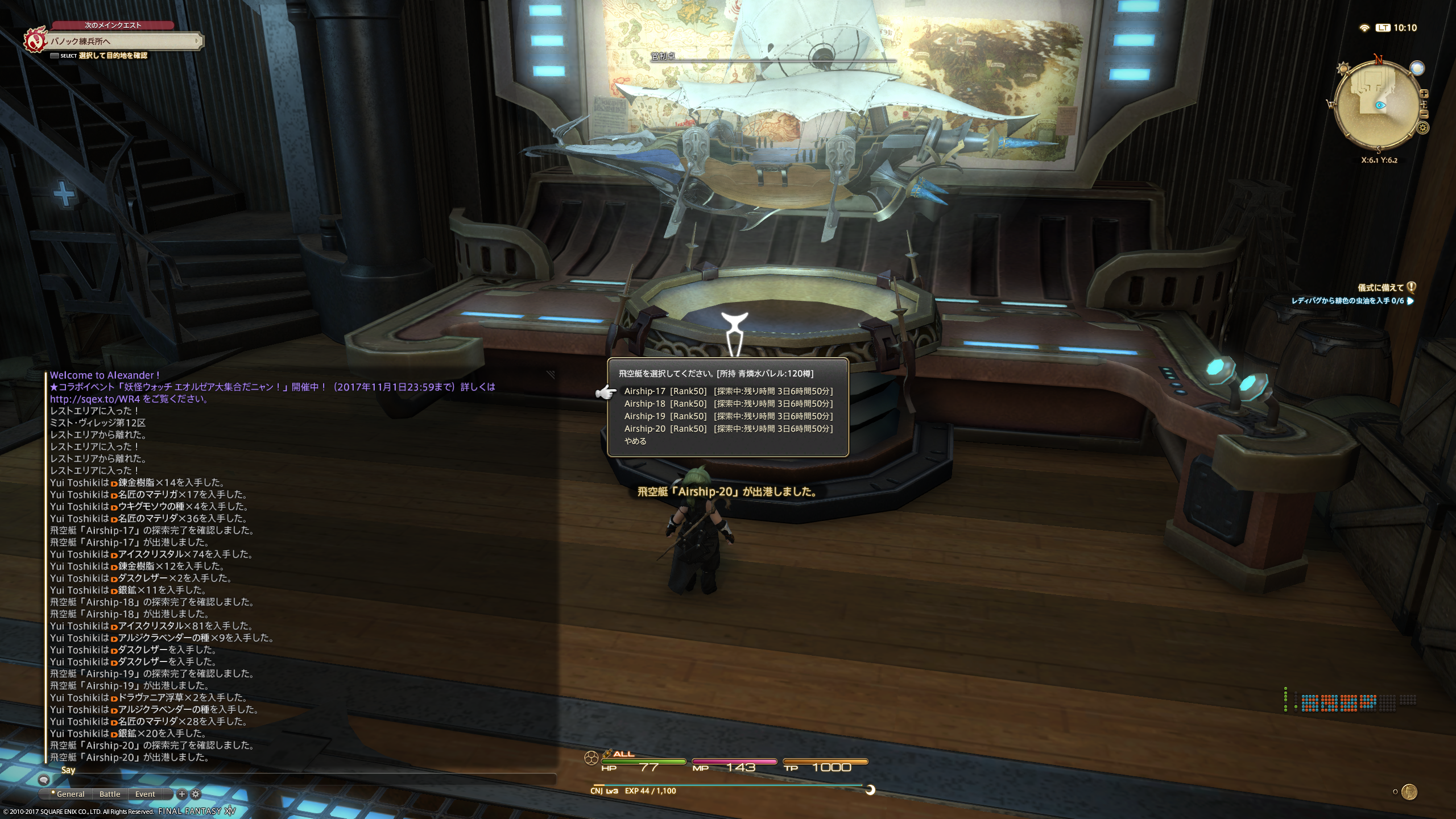The height and width of the screenshot is (819, 1456).
Task: Open chat log settings gear
Action: (x=196, y=794)
